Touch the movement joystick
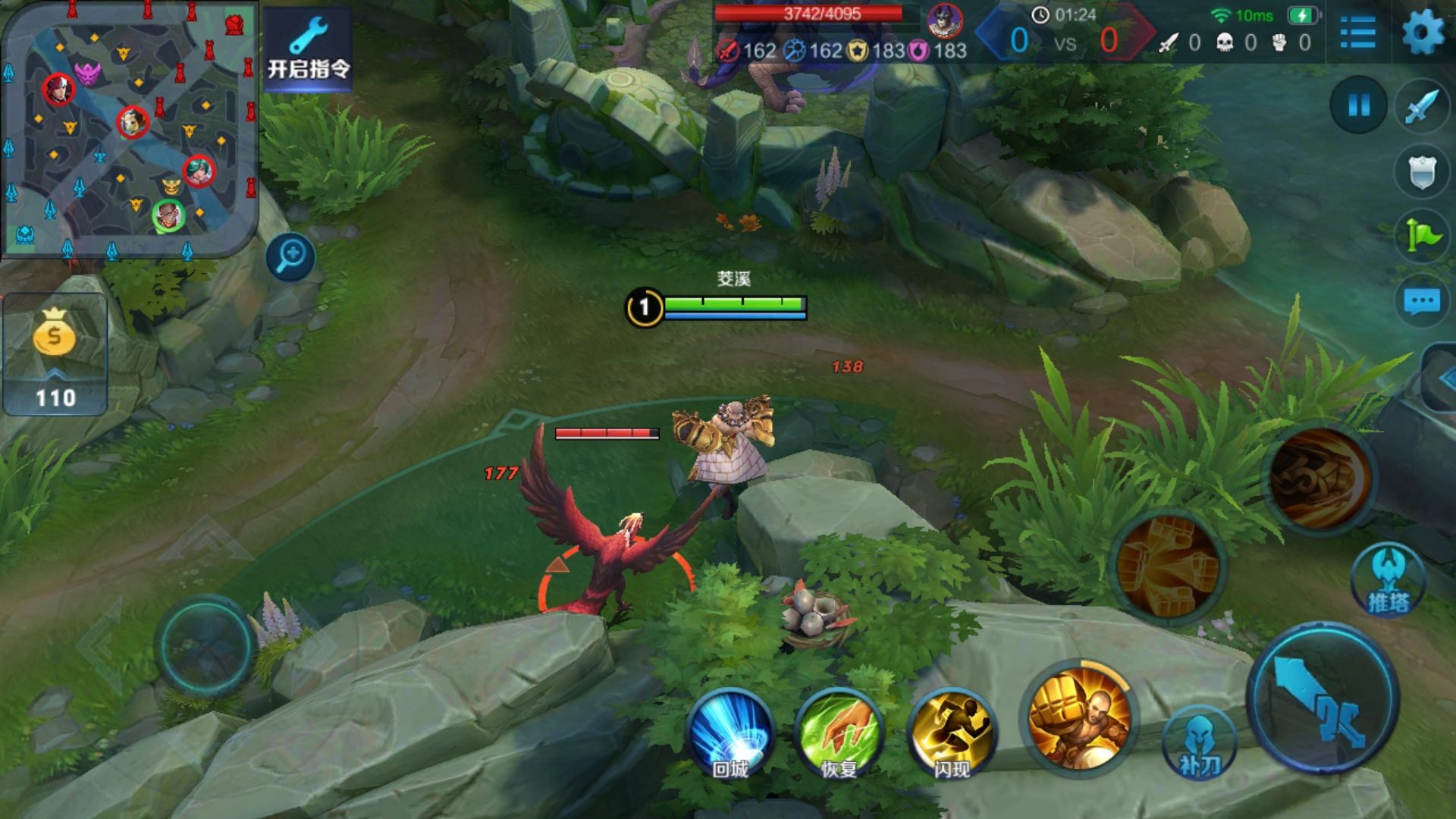 click(205, 646)
